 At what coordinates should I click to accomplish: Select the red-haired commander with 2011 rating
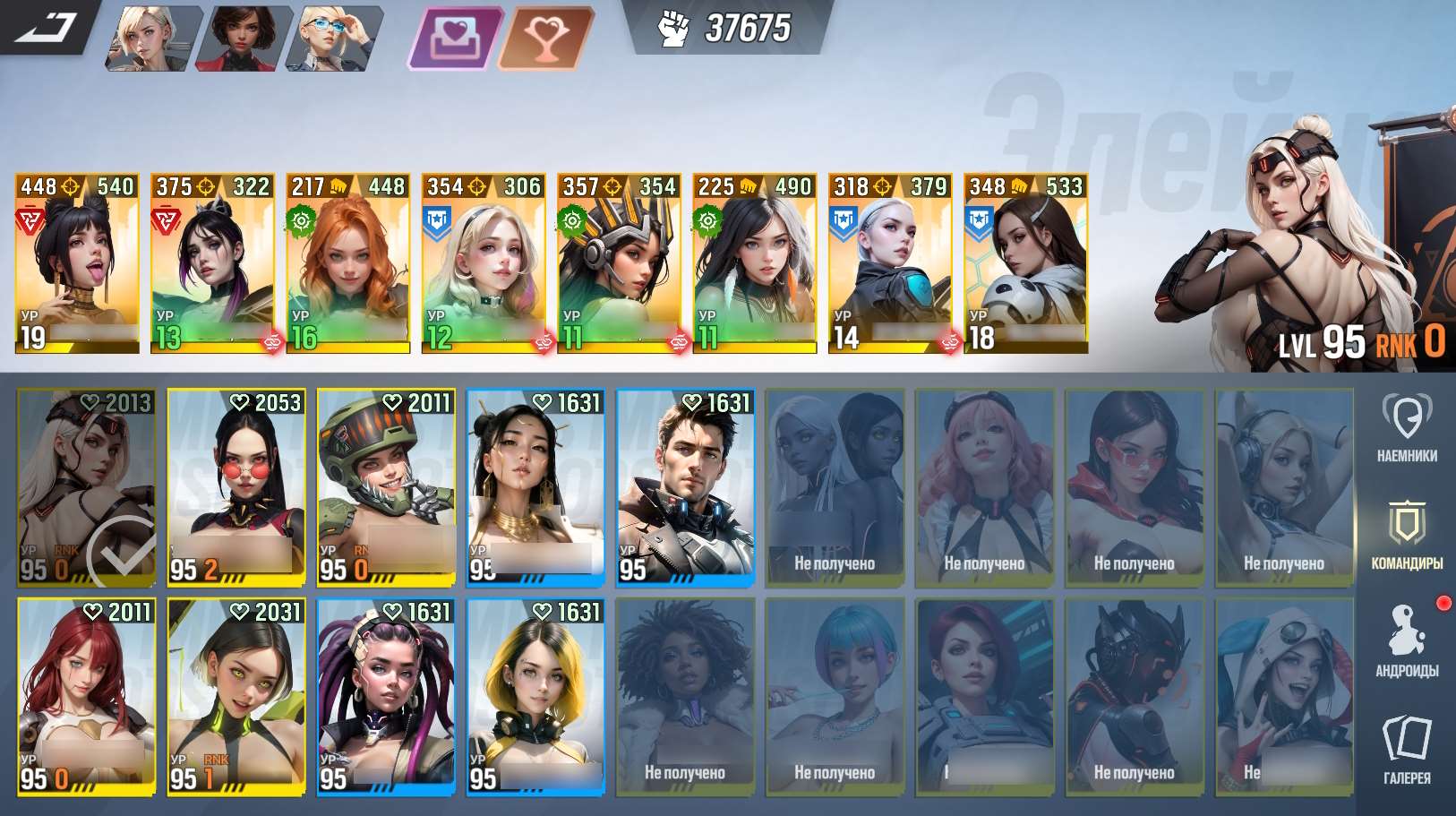[87, 696]
